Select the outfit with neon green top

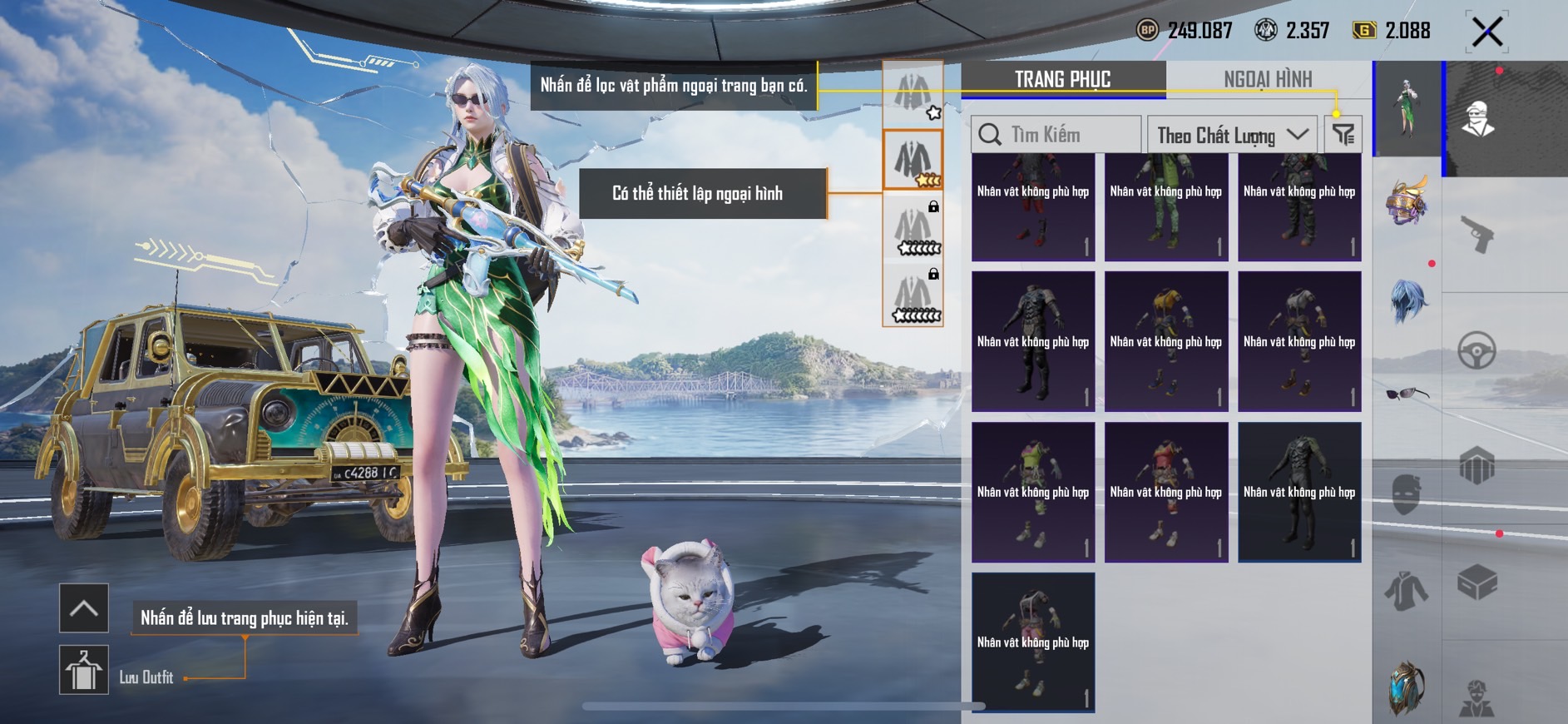click(x=1033, y=492)
